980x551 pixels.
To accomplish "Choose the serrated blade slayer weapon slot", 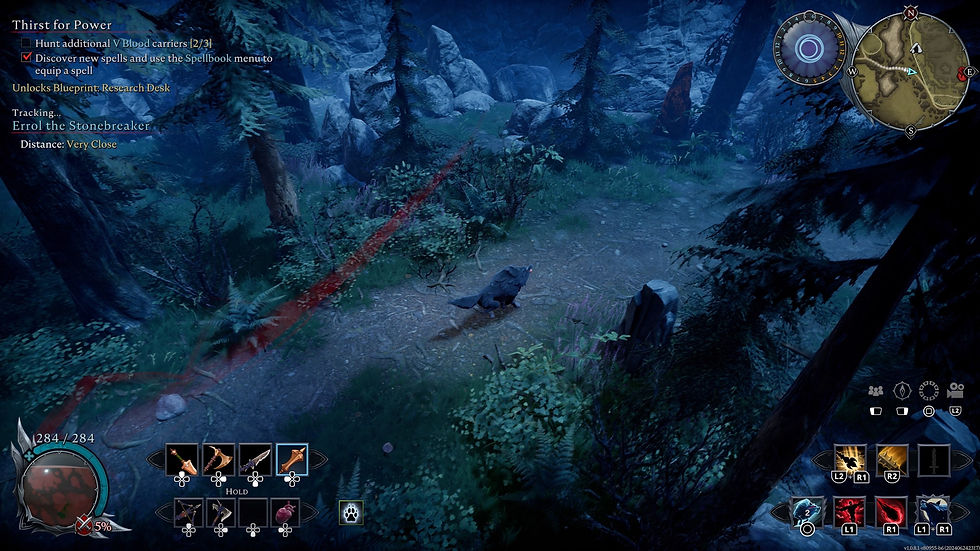I will click(255, 459).
